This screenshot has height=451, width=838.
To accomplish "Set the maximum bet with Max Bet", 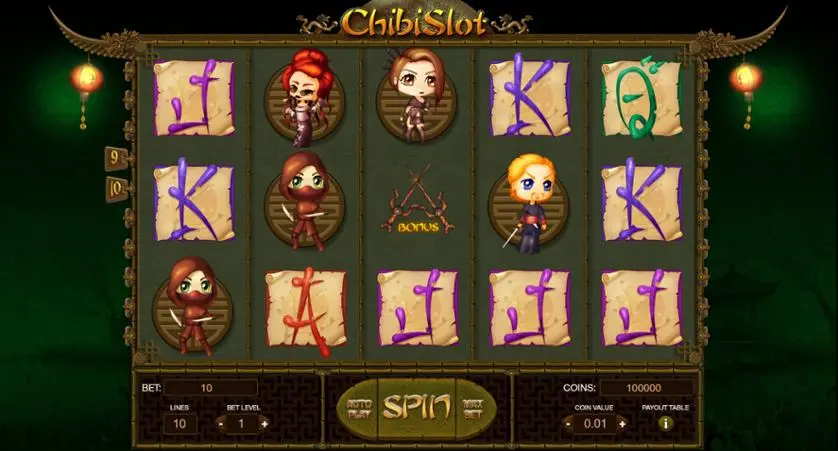I will 473,407.
